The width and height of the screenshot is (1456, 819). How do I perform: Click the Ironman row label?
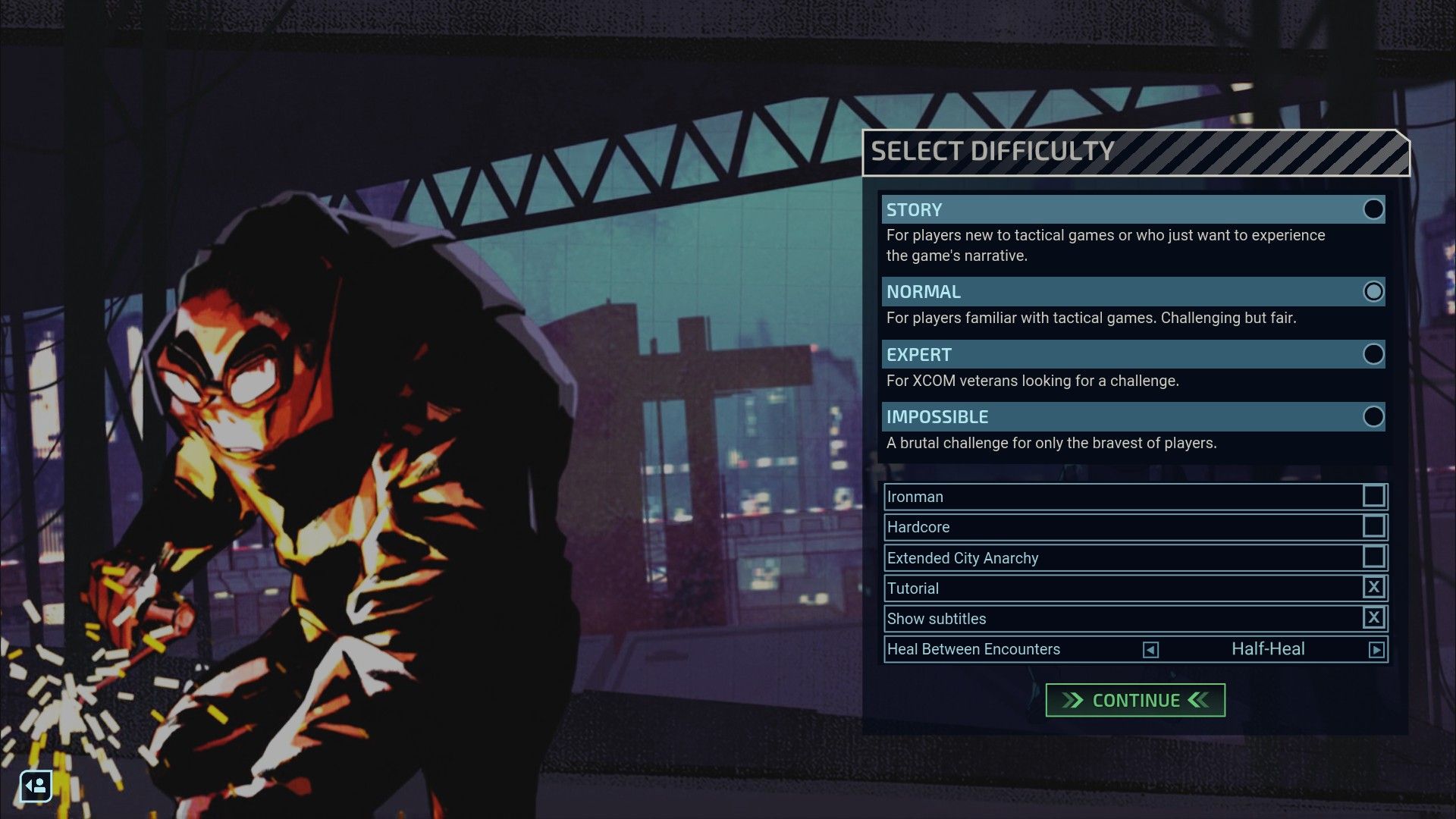pyautogui.click(x=918, y=496)
